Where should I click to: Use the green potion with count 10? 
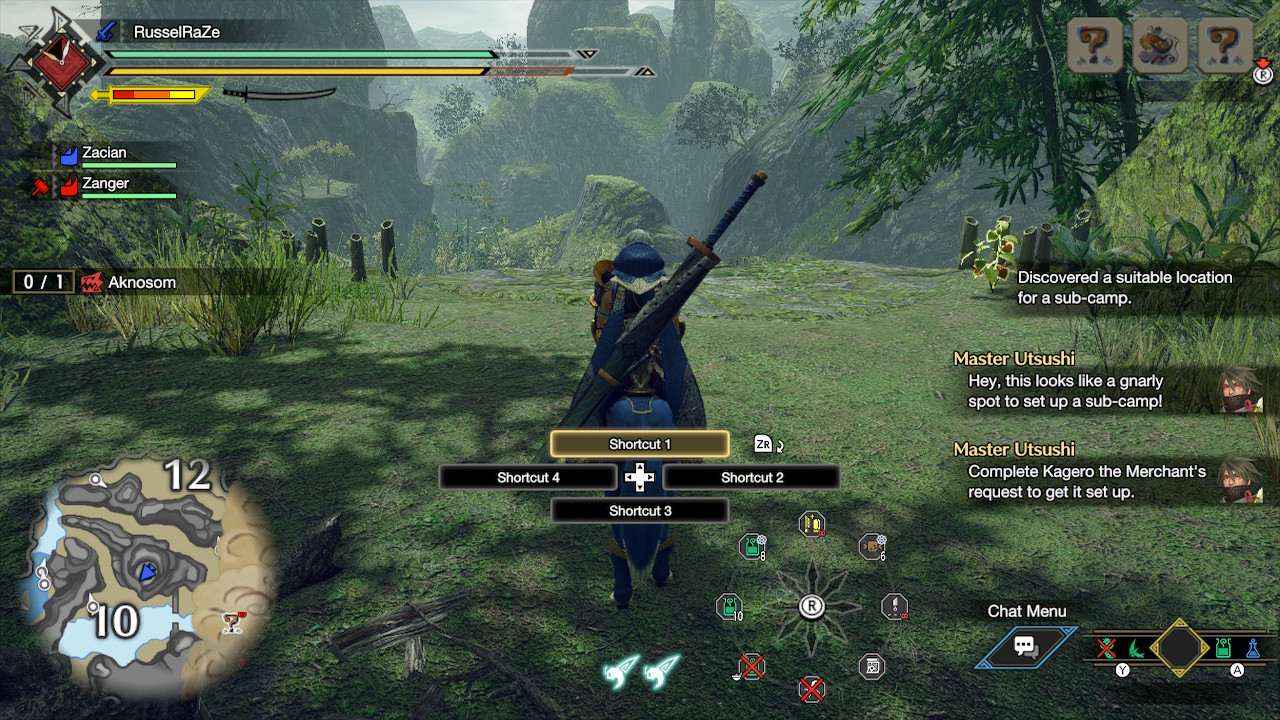pos(729,607)
